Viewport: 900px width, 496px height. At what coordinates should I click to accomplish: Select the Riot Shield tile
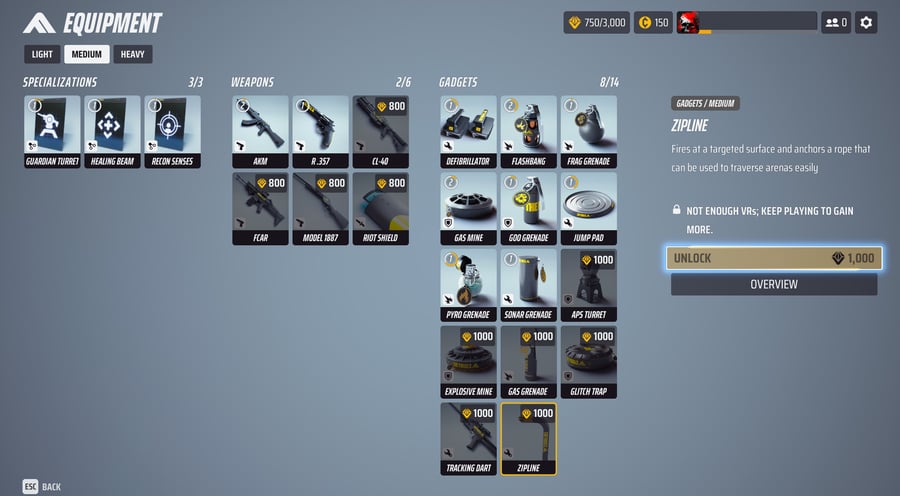click(380, 208)
